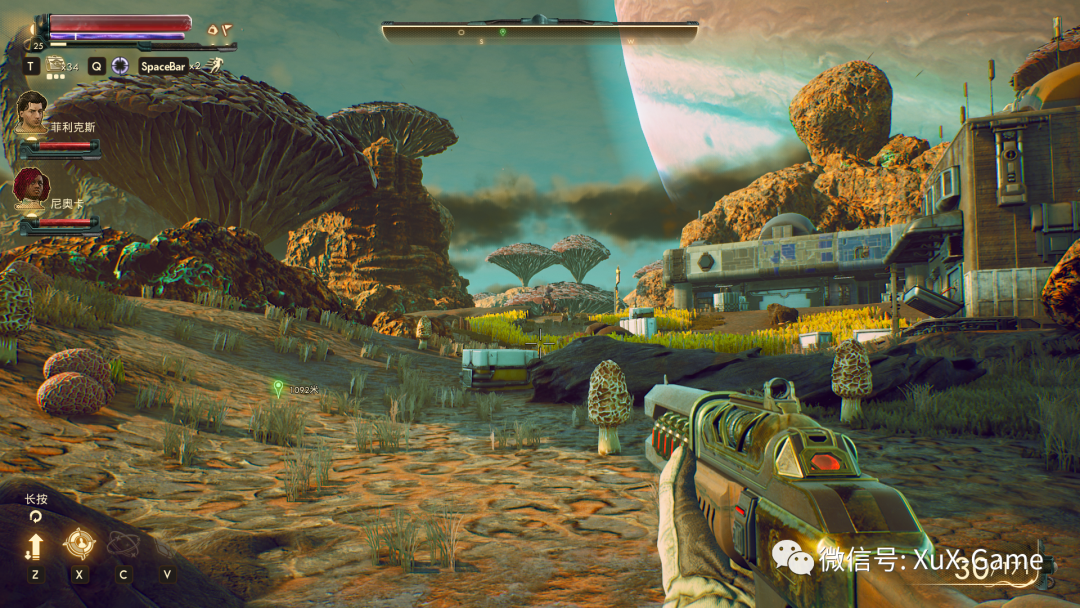
Task: Click the green waypoint marker showing 1092 meters
Action: click(x=278, y=387)
